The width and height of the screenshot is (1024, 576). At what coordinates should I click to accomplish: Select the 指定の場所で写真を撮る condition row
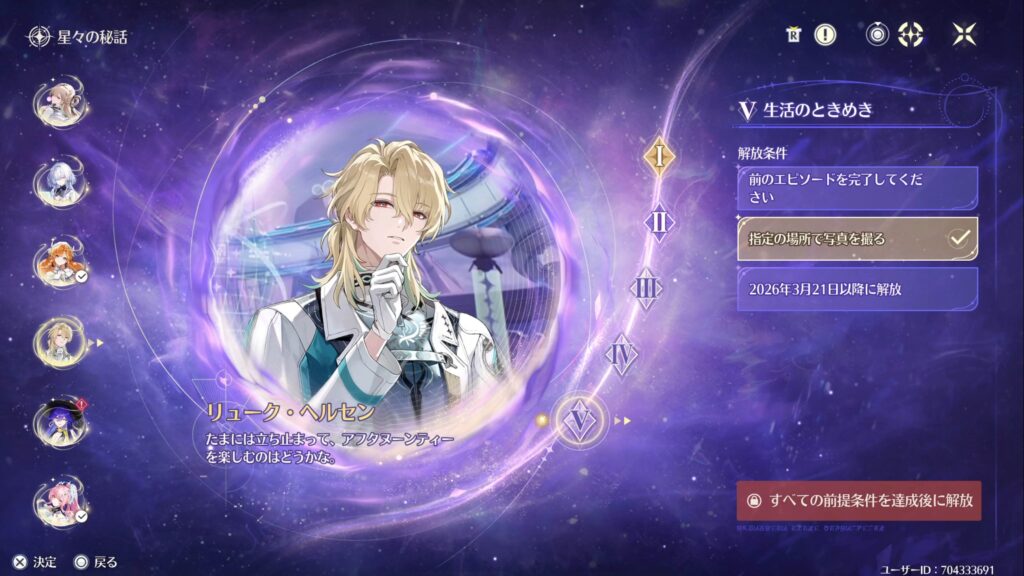point(857,239)
